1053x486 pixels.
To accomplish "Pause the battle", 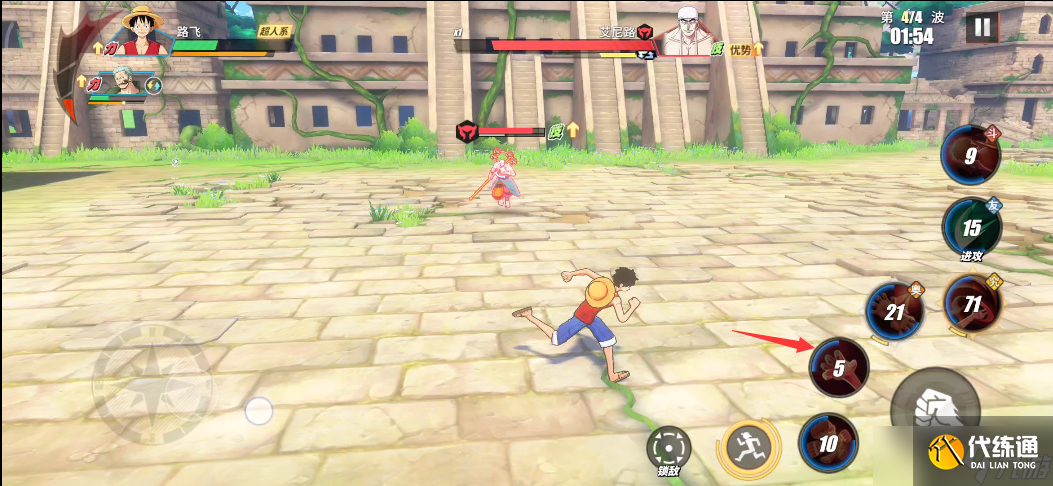I will point(981,27).
